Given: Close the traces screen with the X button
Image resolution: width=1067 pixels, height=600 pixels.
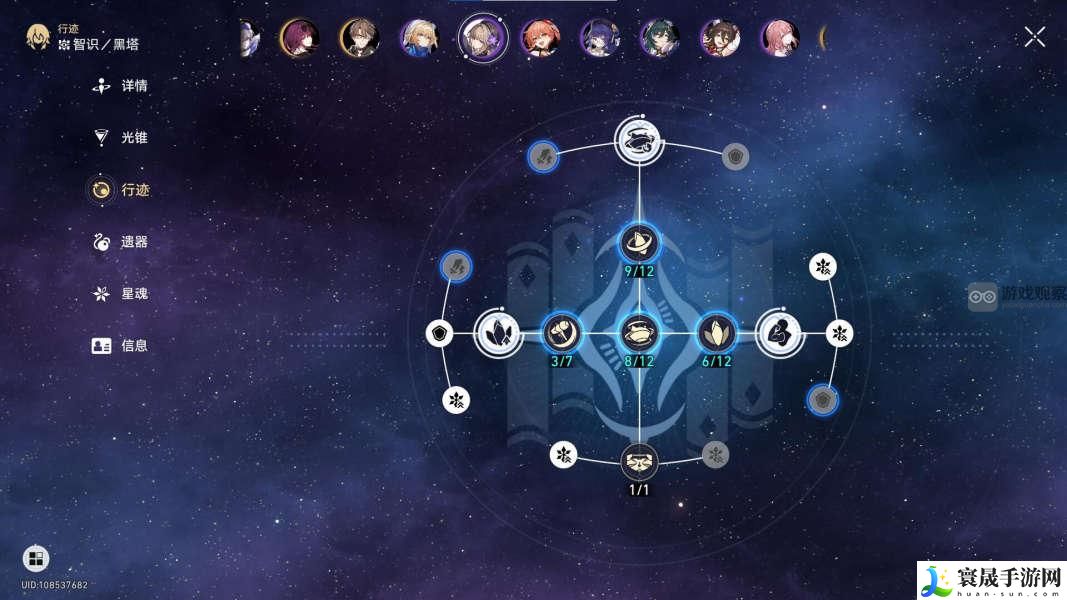Looking at the screenshot, I should [1034, 37].
